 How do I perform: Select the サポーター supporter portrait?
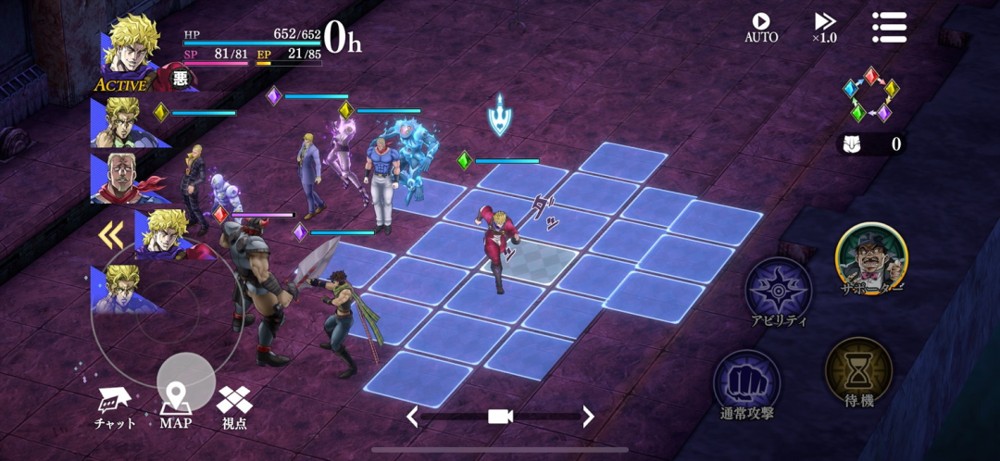click(871, 259)
